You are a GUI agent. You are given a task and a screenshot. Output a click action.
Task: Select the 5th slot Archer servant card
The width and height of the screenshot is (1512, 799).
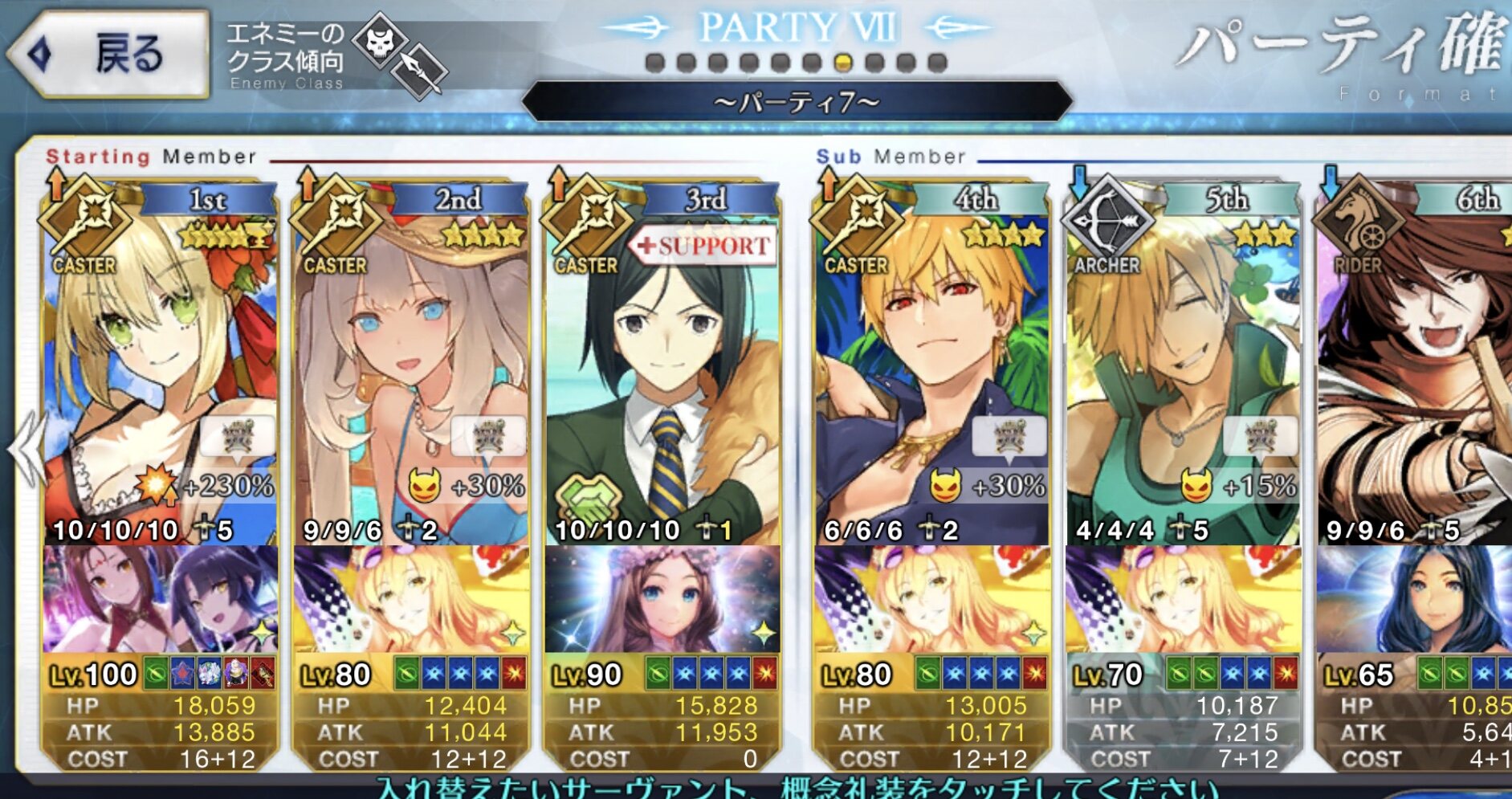[1182, 361]
